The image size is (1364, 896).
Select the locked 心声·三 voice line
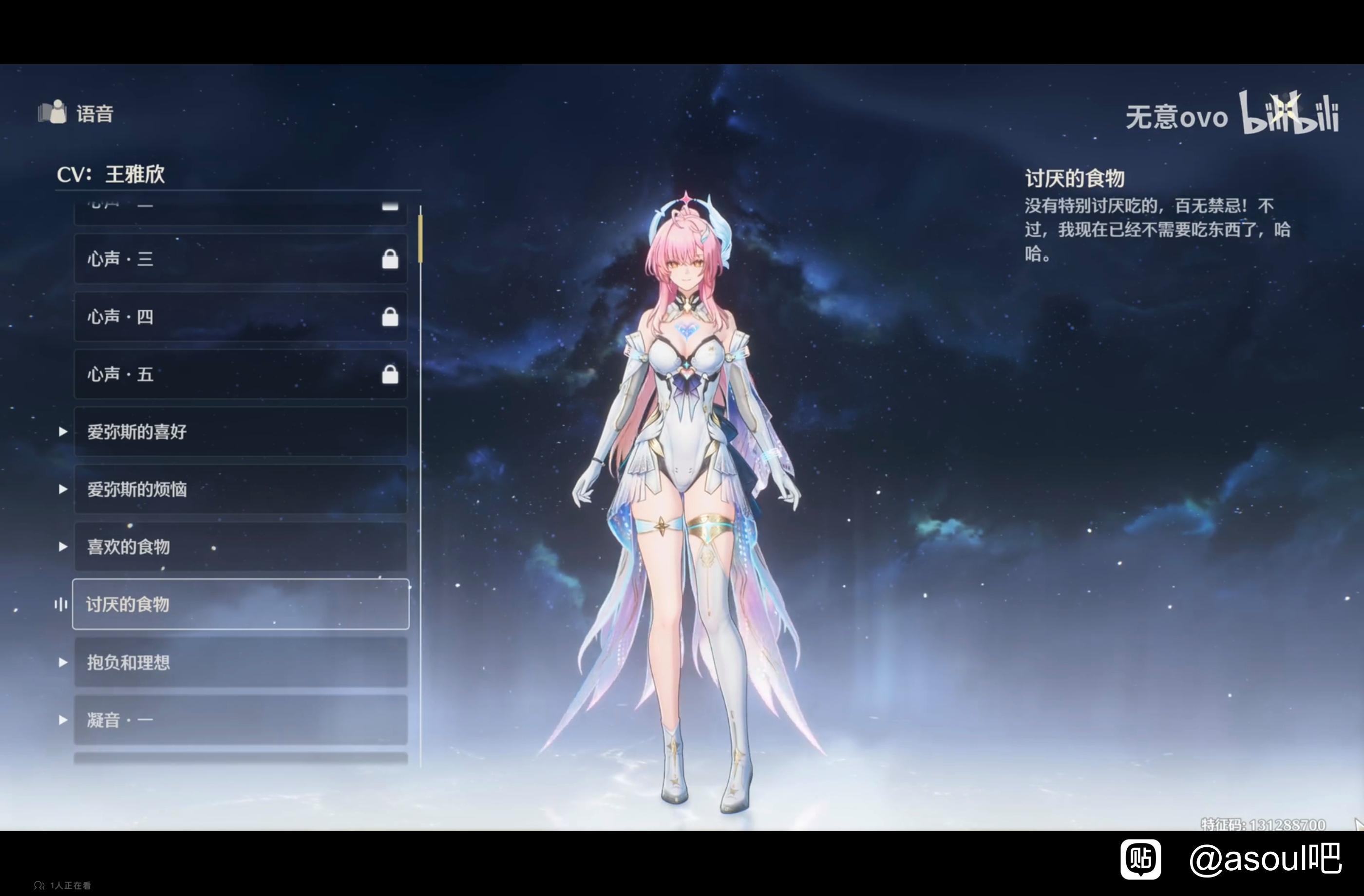click(240, 259)
